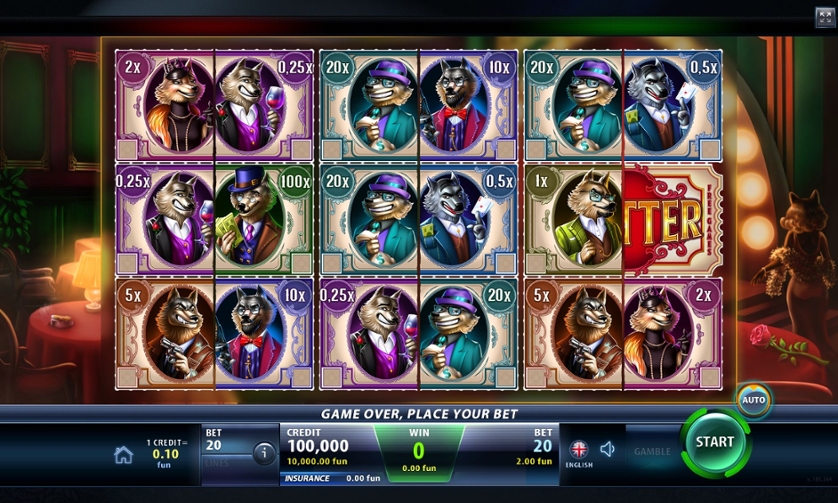Viewport: 838px width, 503px height.
Task: Click the GAMBLE button
Action: click(x=652, y=452)
